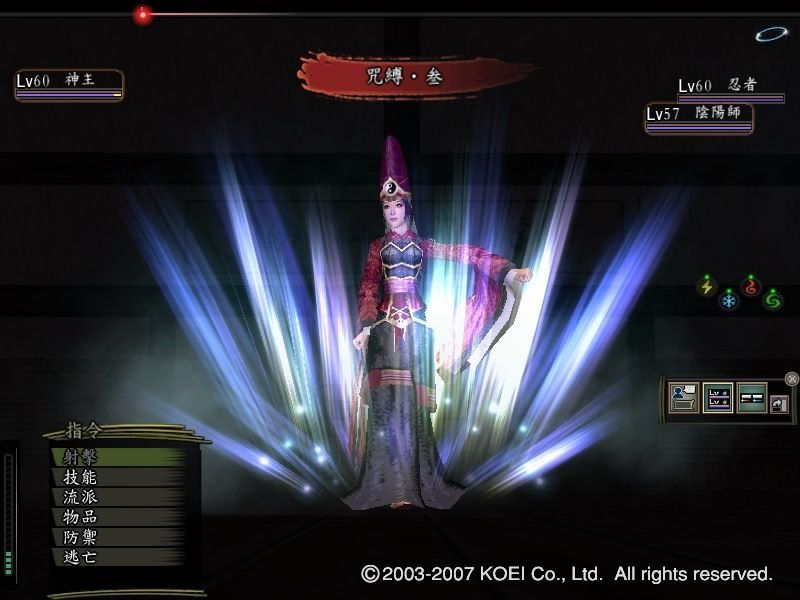This screenshot has width=800, height=600.
Task: Close the small toolbar panel
Action: tap(791, 378)
